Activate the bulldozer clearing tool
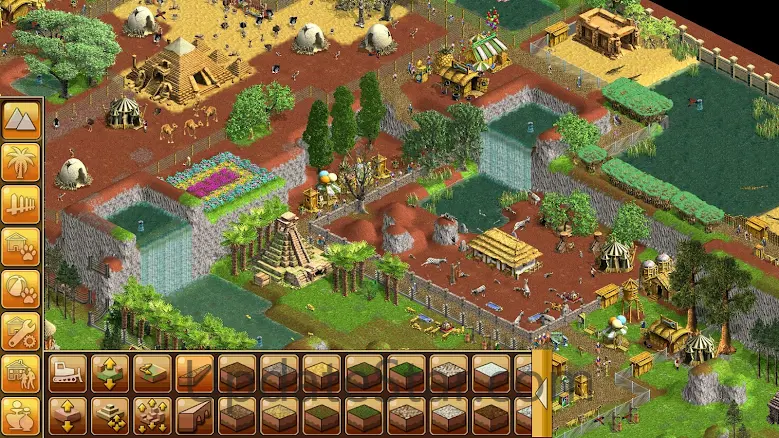This screenshot has width=779, height=438. click(67, 373)
